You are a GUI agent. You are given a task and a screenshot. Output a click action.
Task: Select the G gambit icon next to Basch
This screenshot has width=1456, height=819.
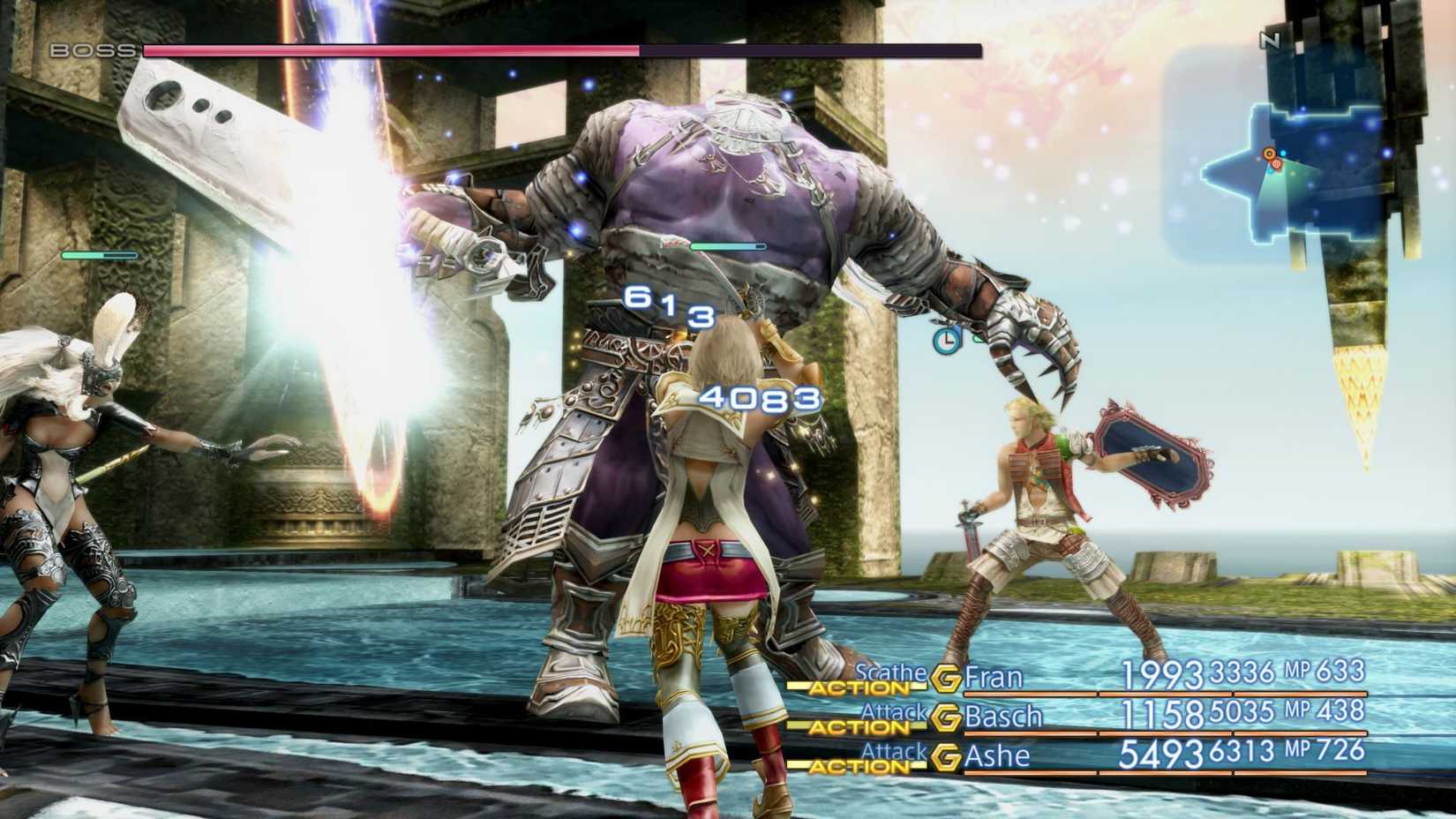(x=947, y=718)
